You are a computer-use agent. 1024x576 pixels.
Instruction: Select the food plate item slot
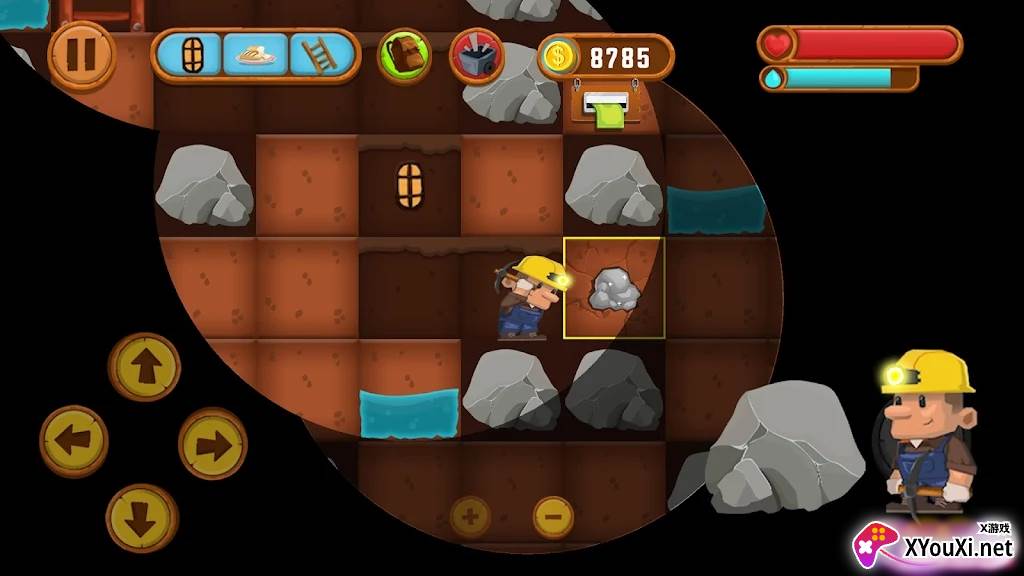tap(255, 55)
